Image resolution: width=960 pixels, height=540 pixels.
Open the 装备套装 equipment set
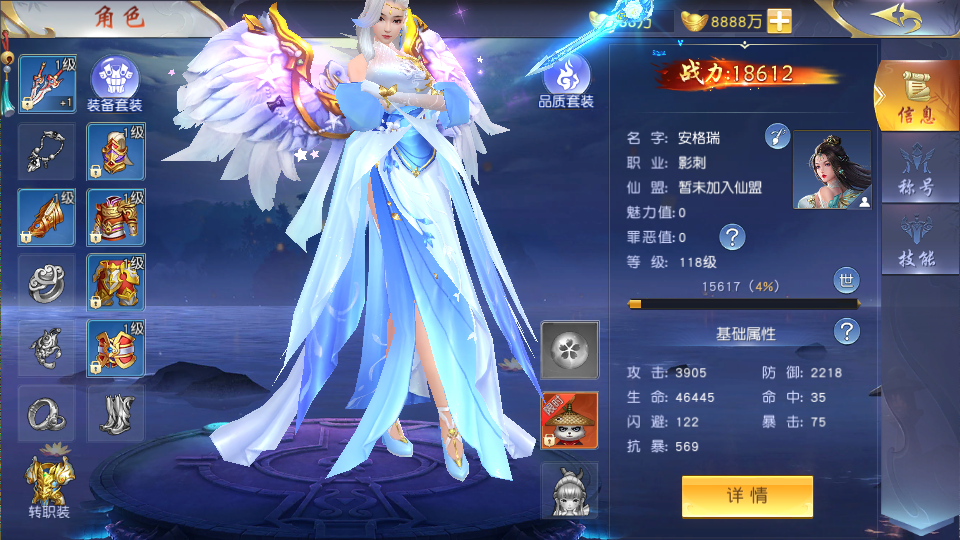coord(115,82)
